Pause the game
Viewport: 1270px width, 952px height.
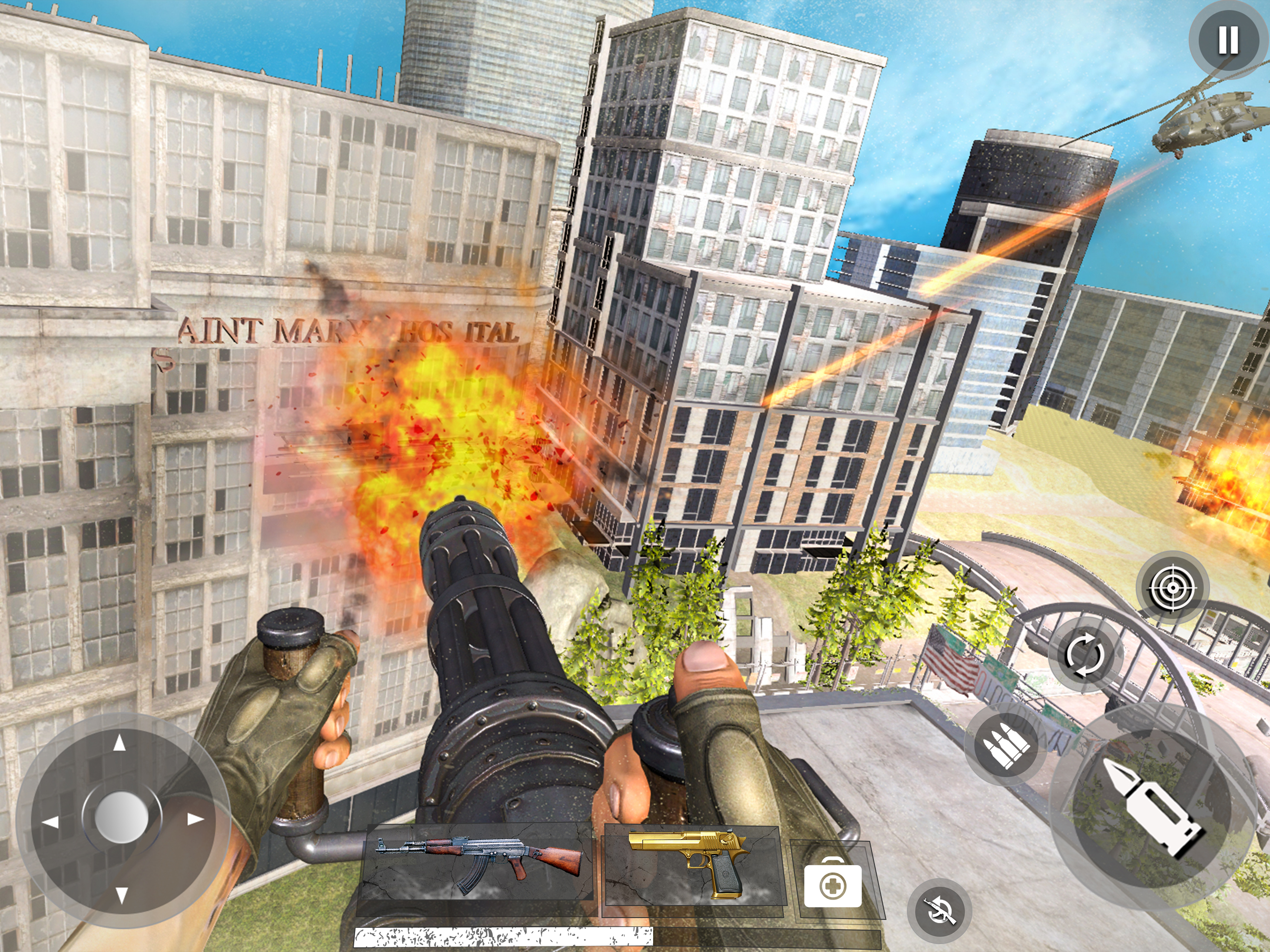click(x=1228, y=40)
